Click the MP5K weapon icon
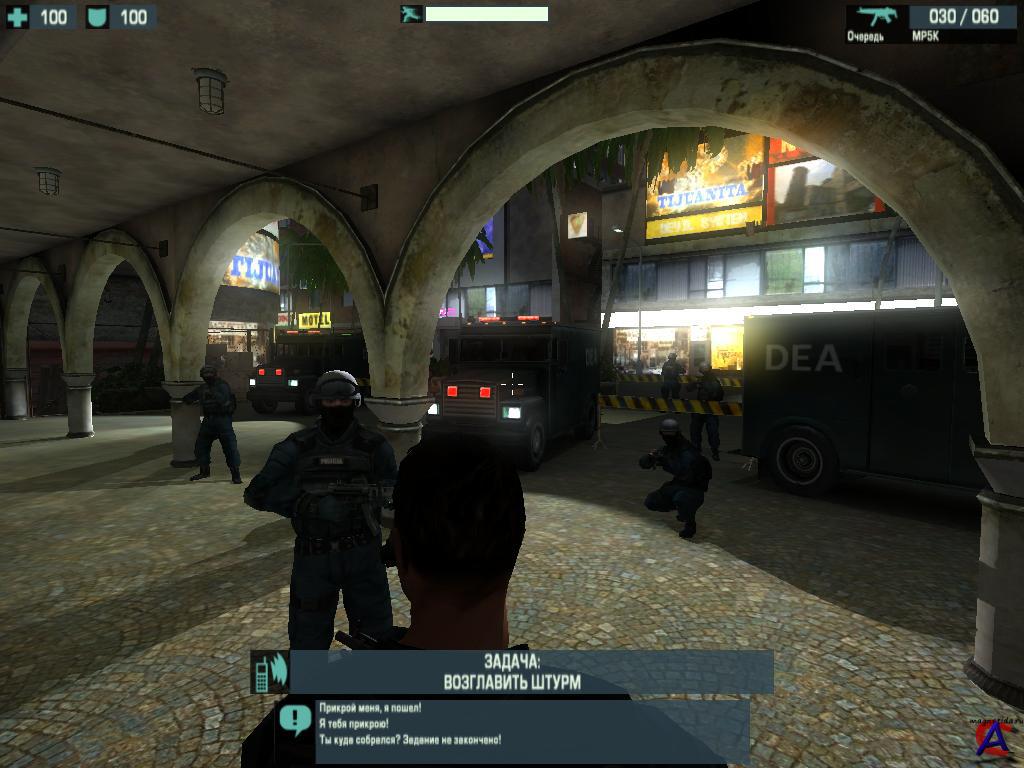The height and width of the screenshot is (768, 1024). tap(876, 16)
